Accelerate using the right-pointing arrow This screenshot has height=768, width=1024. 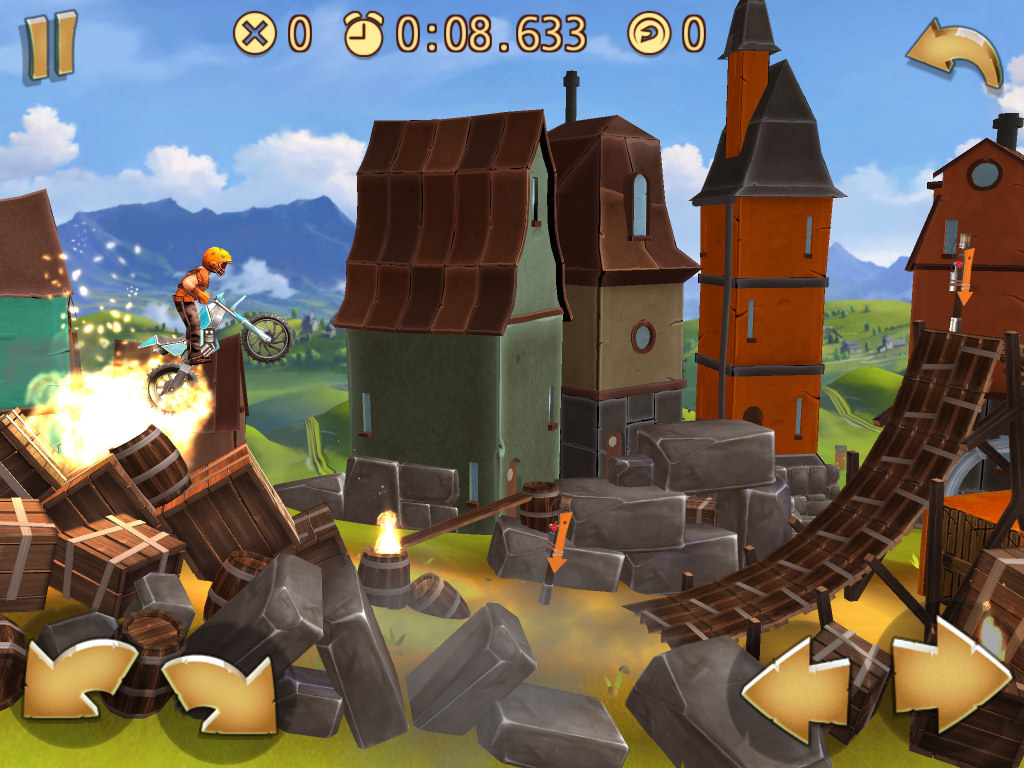pyautogui.click(x=948, y=672)
